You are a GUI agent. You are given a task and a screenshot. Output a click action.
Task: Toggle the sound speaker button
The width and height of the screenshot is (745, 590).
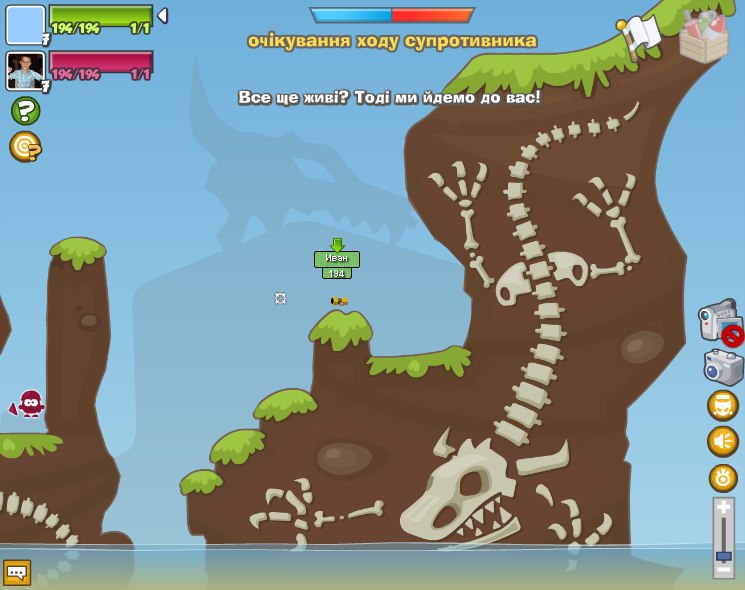(x=723, y=441)
